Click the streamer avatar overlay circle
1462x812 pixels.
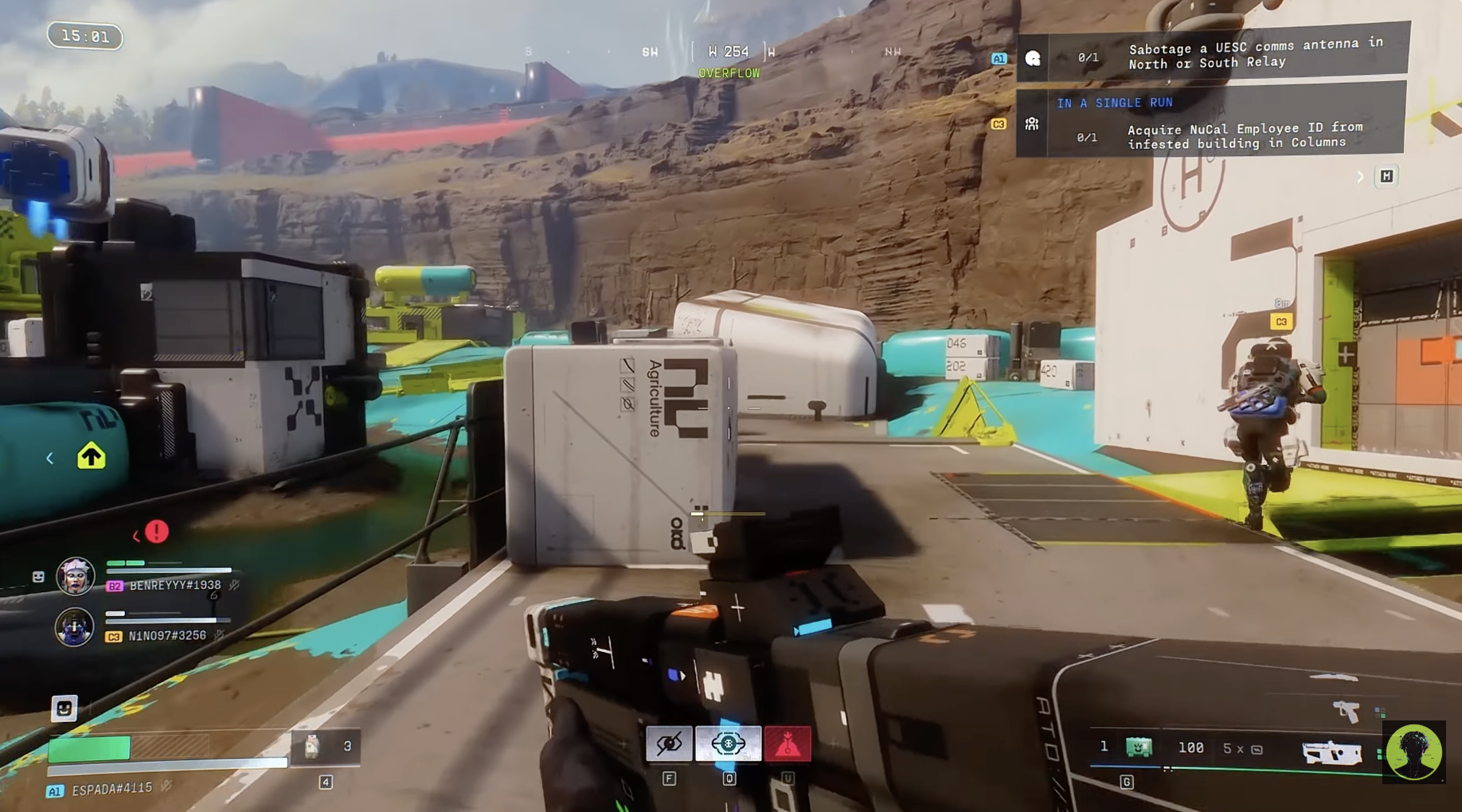click(1413, 752)
